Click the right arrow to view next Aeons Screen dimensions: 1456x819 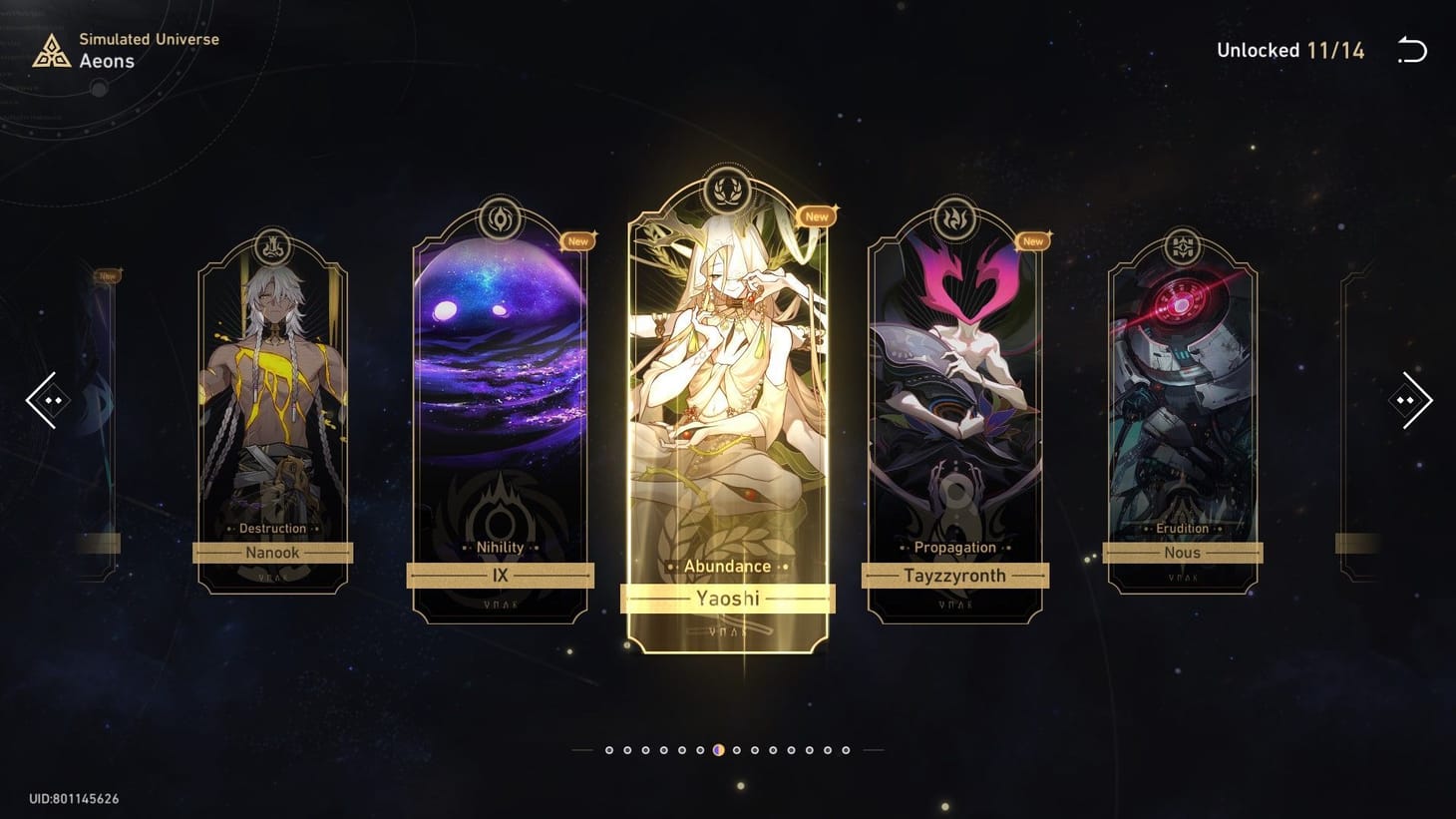pyautogui.click(x=1410, y=400)
